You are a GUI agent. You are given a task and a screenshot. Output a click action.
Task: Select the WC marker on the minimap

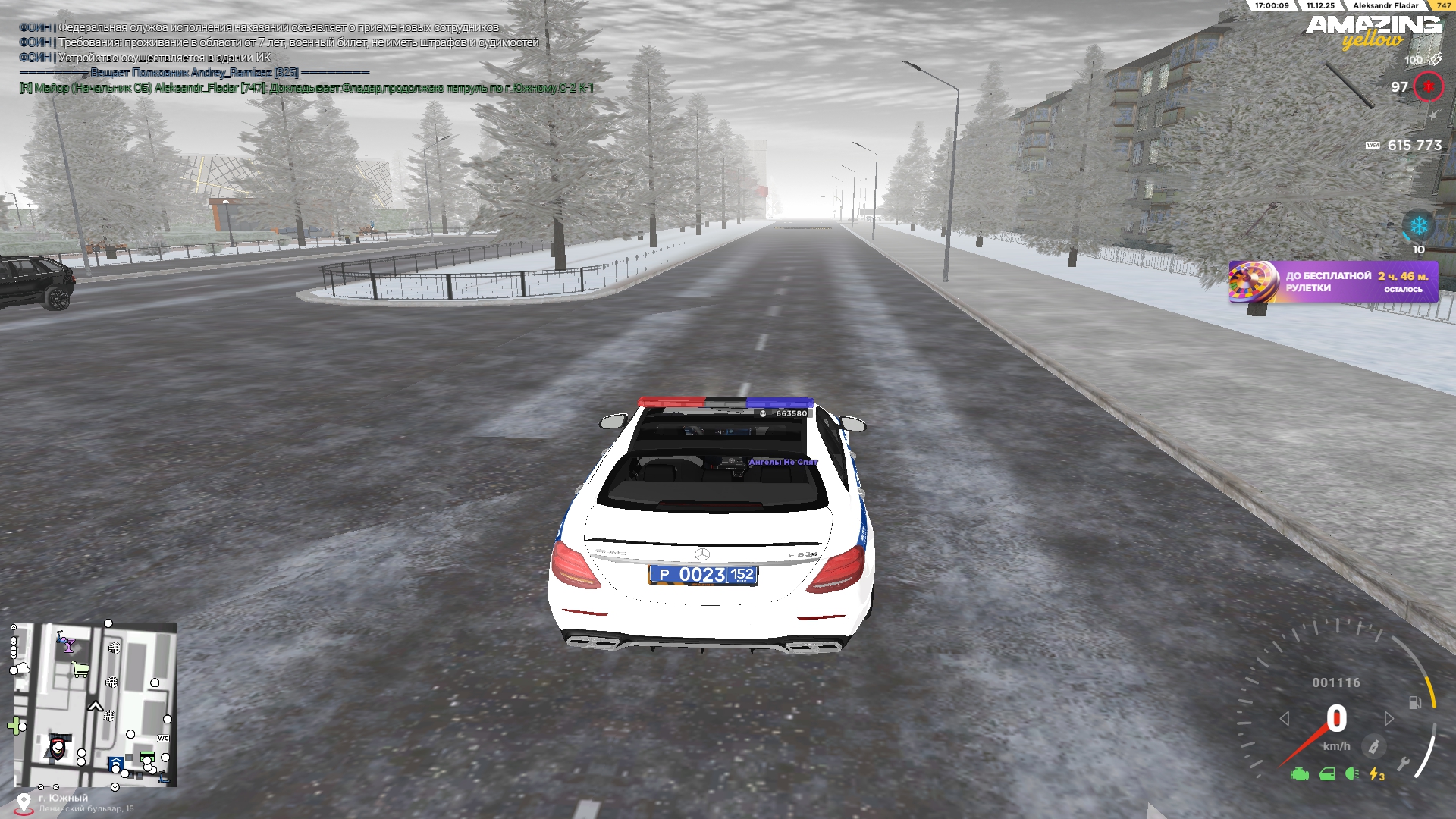[x=163, y=738]
